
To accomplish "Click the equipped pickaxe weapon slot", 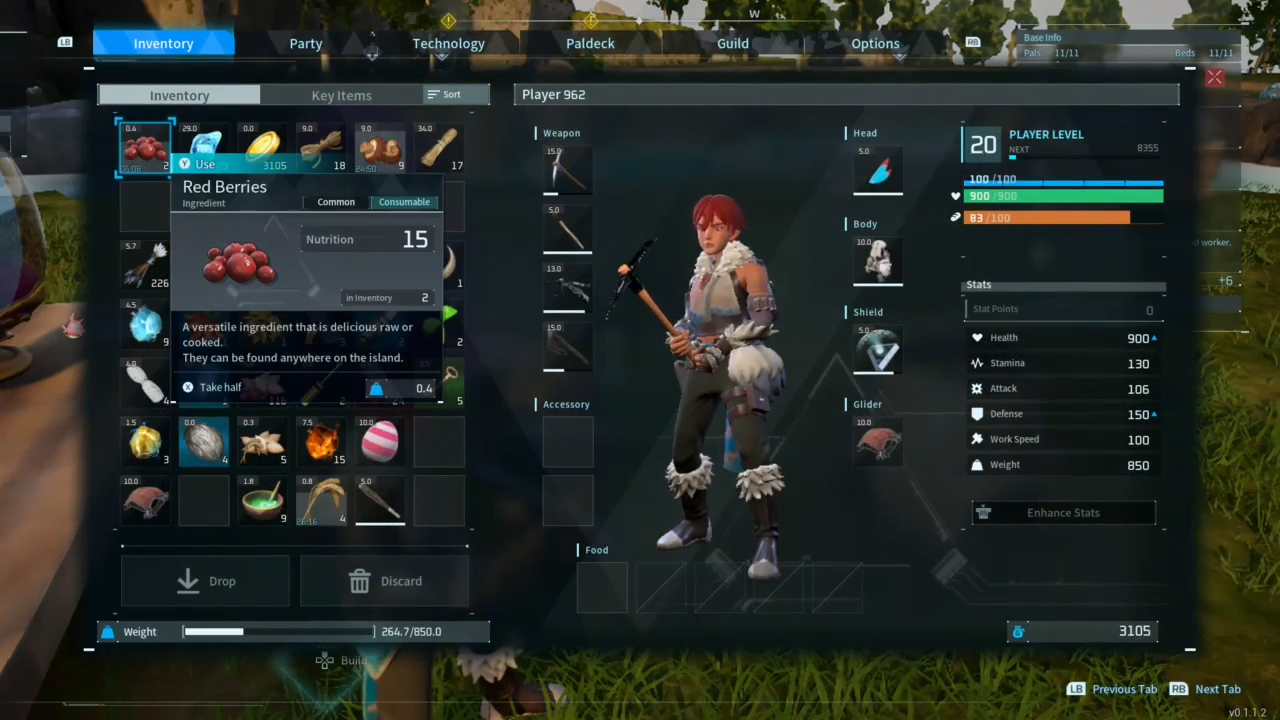I will tap(568, 171).
